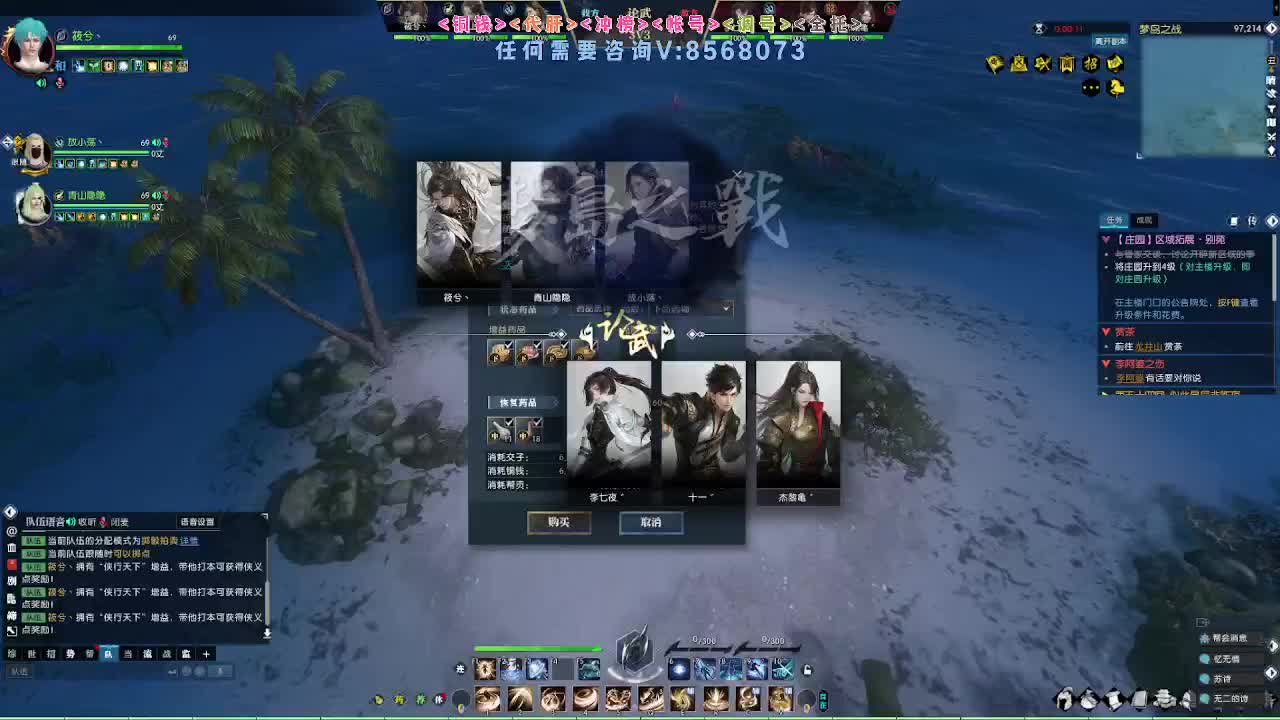Click the 购买 buy button
The height and width of the screenshot is (720, 1280).
point(559,522)
